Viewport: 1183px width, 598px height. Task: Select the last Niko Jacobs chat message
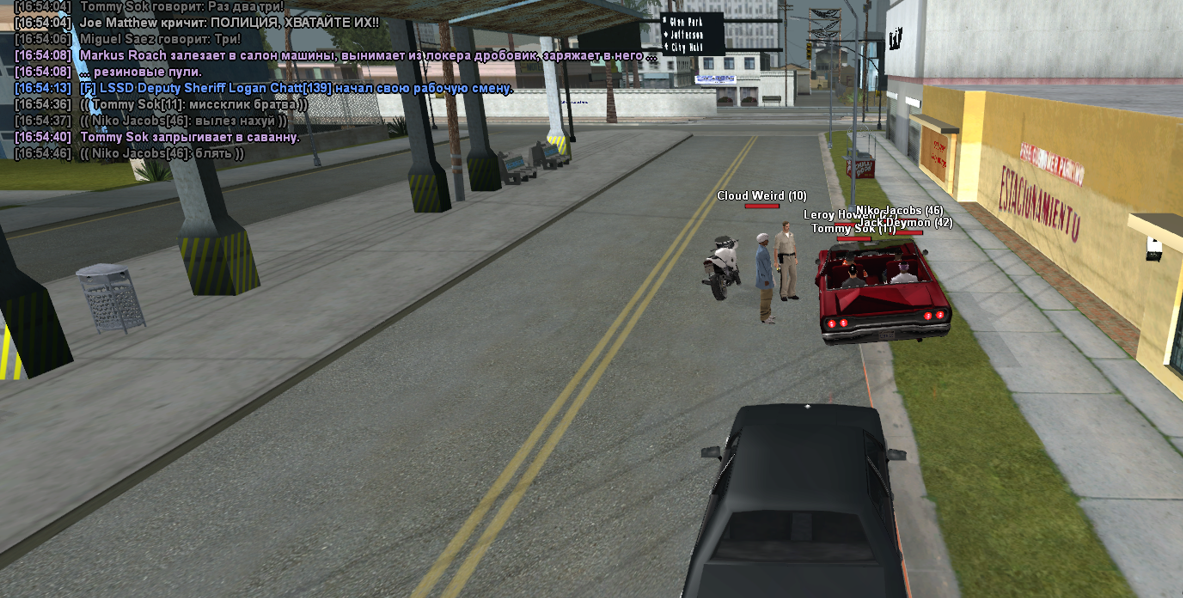pos(161,153)
